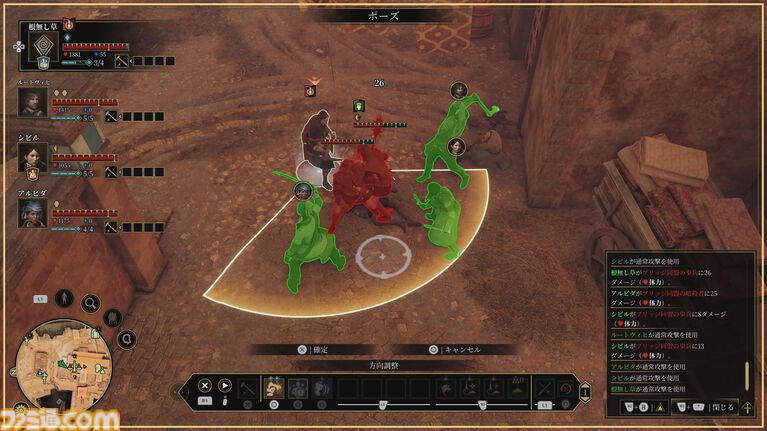The image size is (767, 431).
Task: Click the warning triangle filter in the log
Action: tap(657, 407)
